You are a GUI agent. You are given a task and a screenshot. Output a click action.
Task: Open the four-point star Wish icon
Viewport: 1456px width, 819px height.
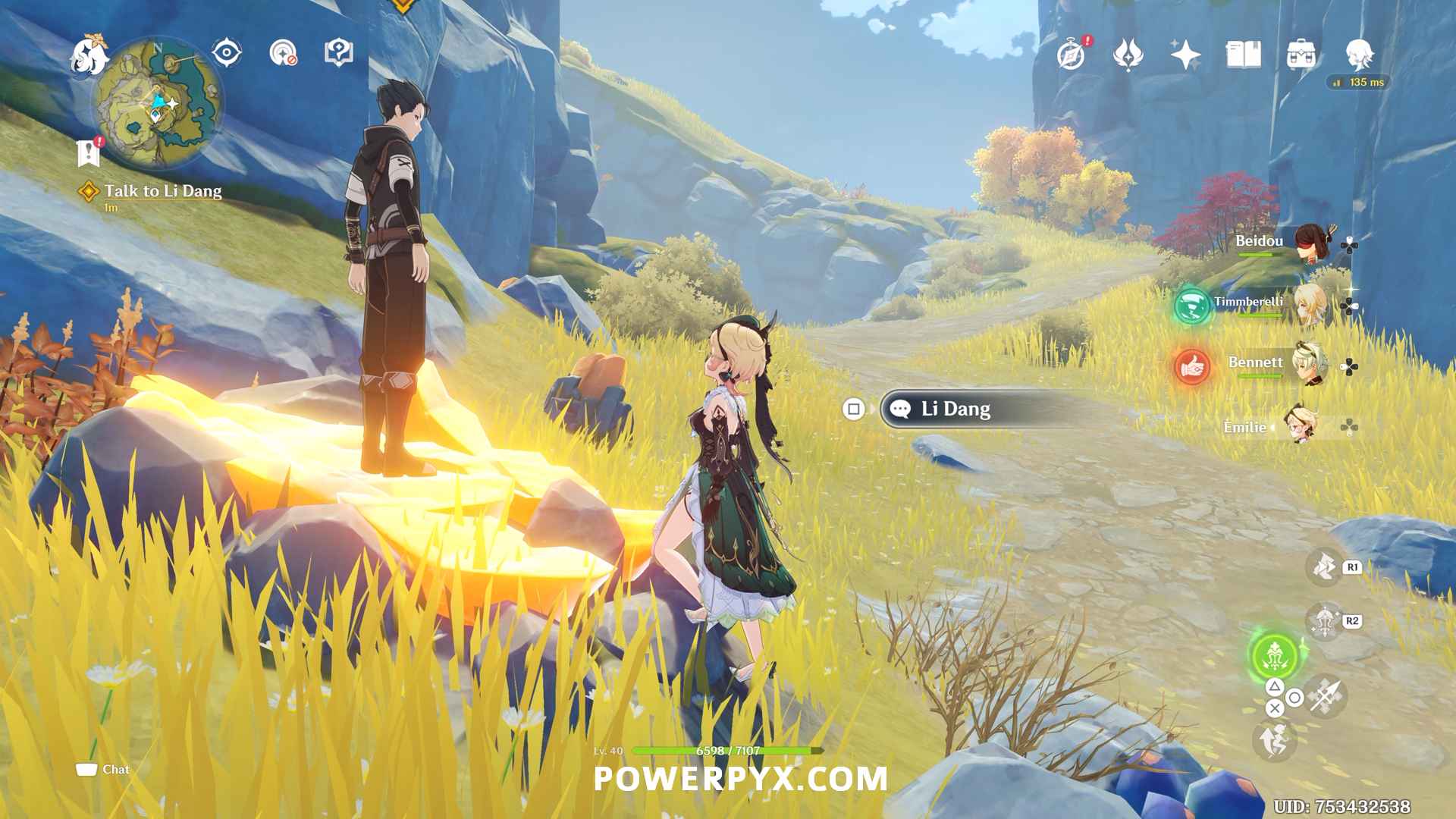(1185, 55)
